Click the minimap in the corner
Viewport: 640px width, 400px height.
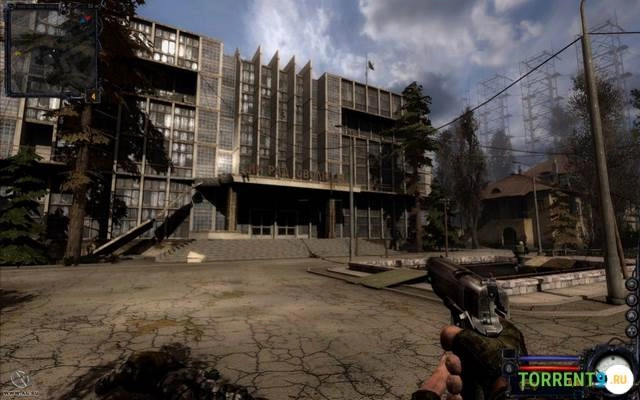tap(52, 48)
